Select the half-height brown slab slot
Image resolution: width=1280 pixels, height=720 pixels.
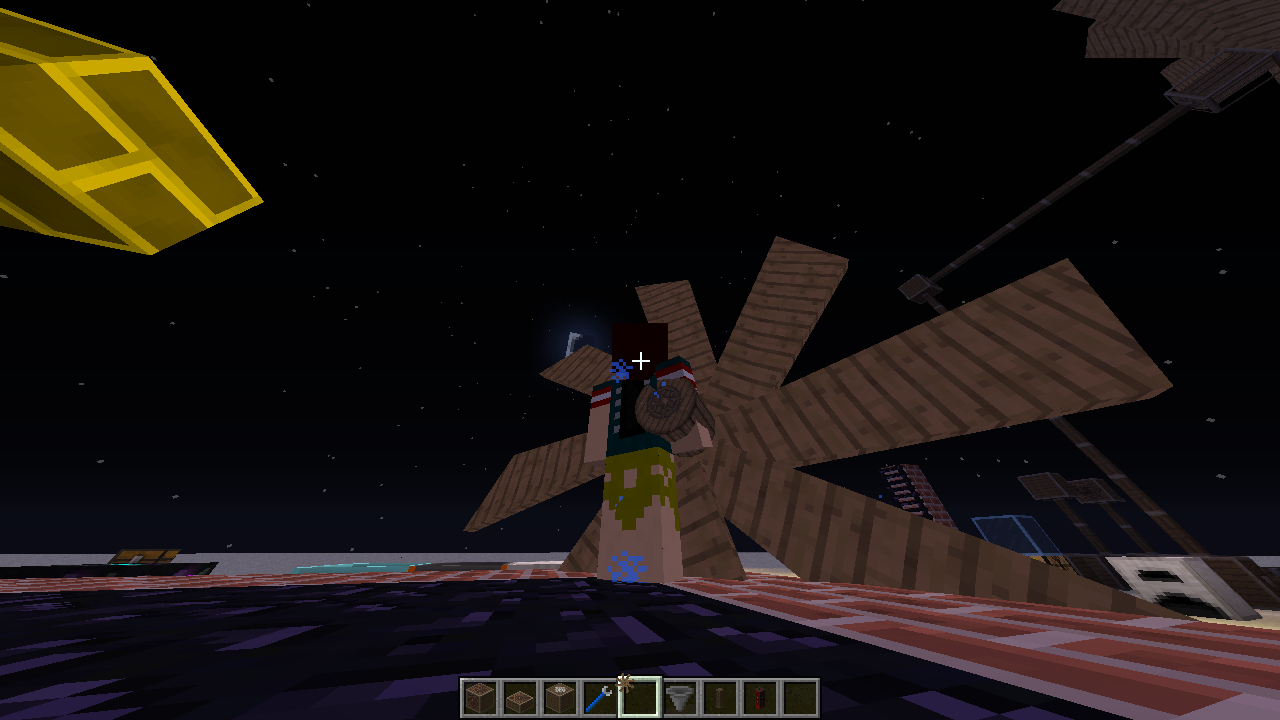[x=520, y=698]
